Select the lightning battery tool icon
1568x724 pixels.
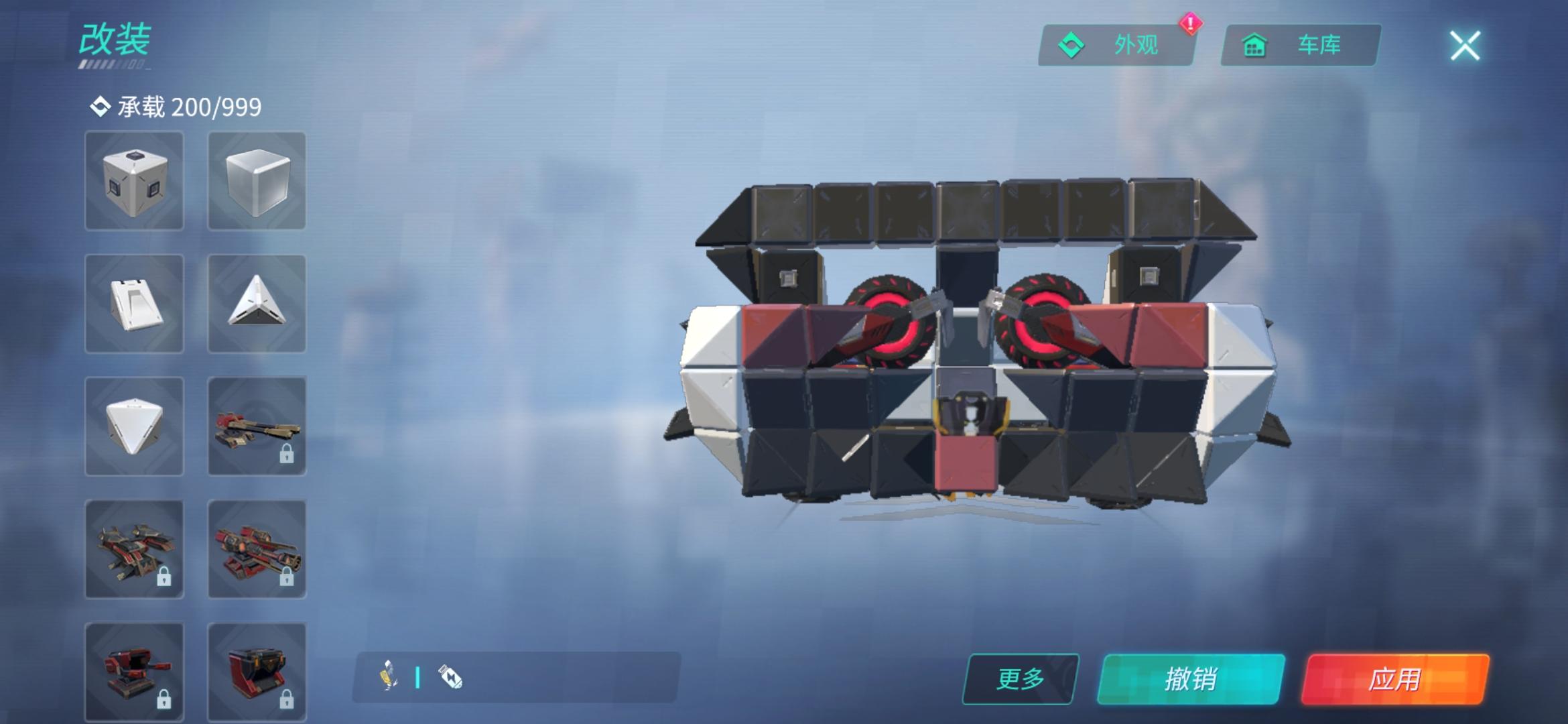pos(450,677)
